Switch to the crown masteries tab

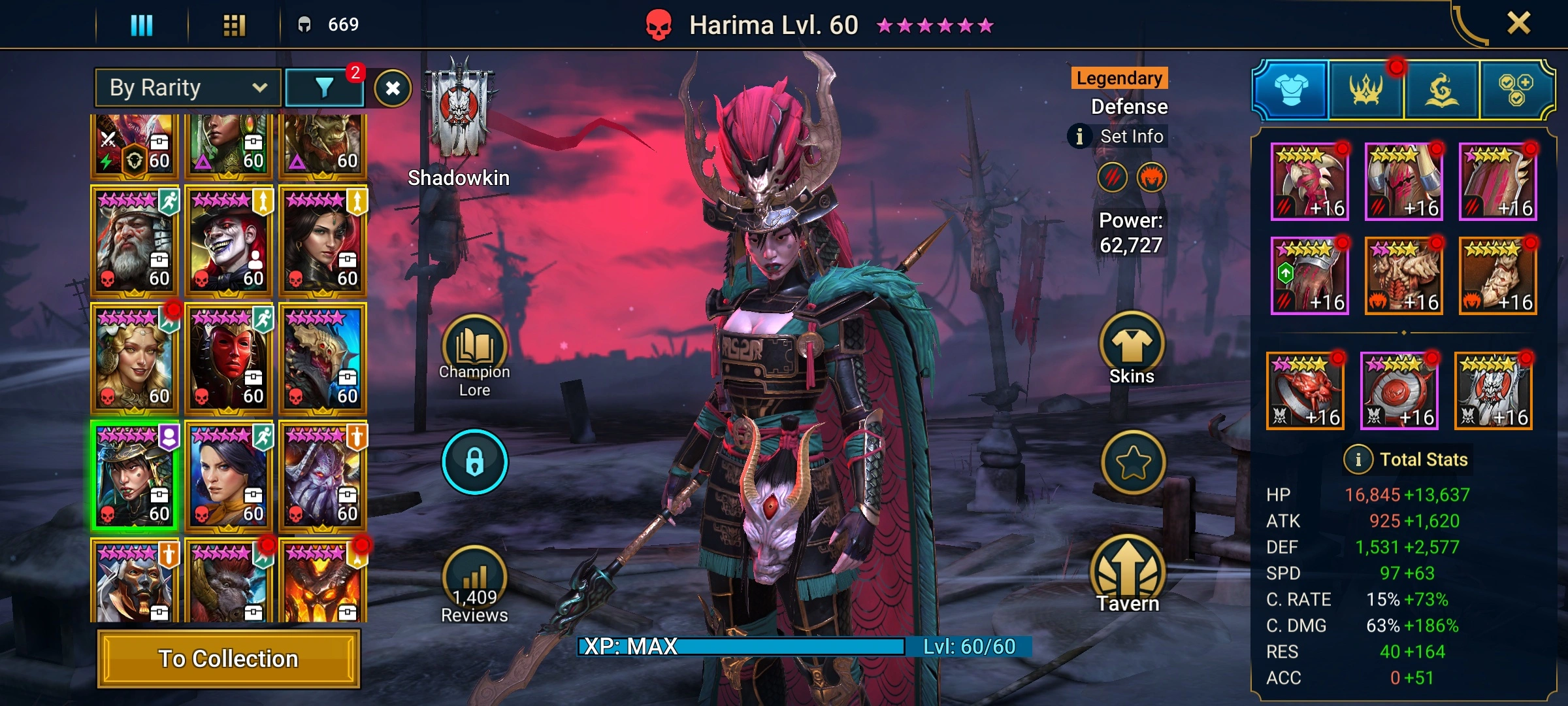[x=1366, y=90]
